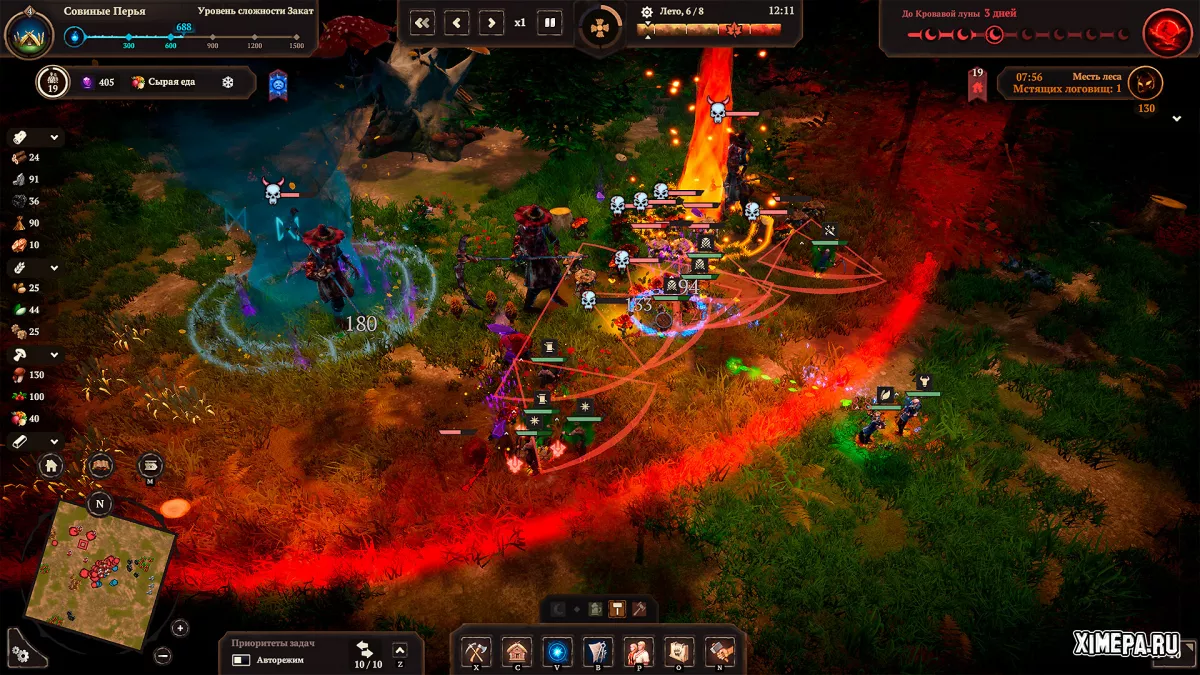Click the double left arrow speed button

423,22
